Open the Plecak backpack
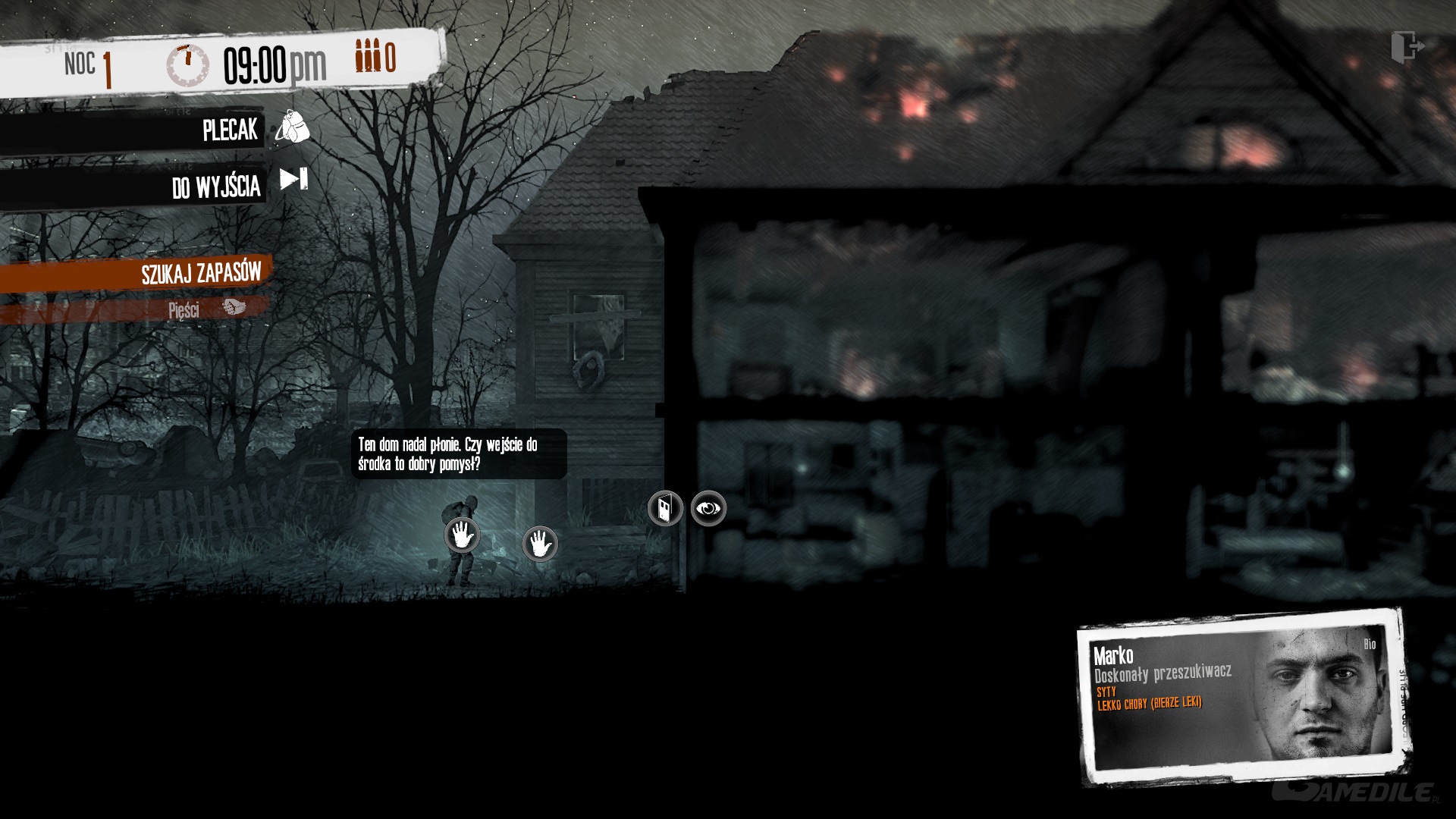 click(291, 127)
